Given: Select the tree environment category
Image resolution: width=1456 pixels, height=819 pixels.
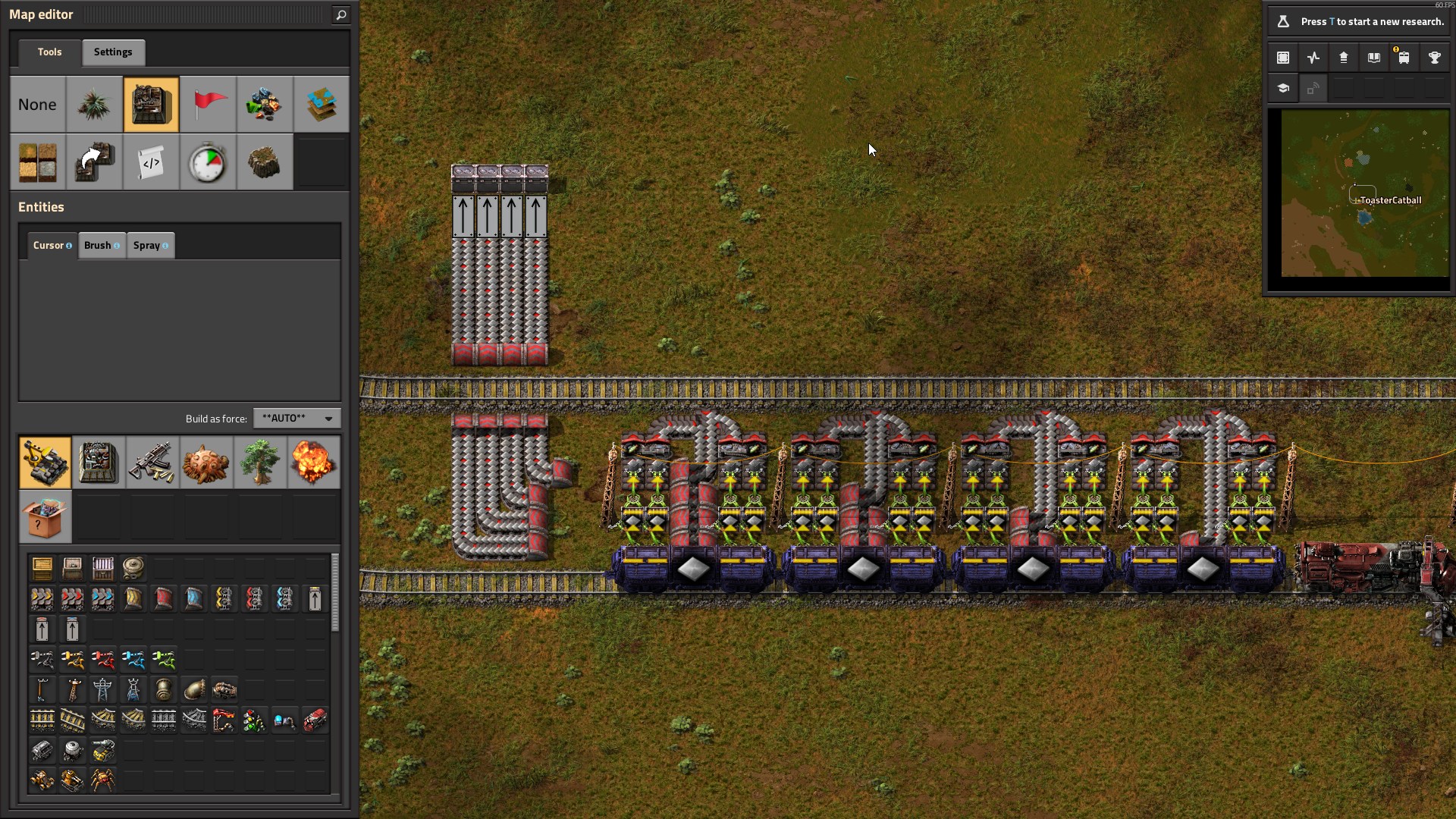Looking at the screenshot, I should click(x=259, y=463).
